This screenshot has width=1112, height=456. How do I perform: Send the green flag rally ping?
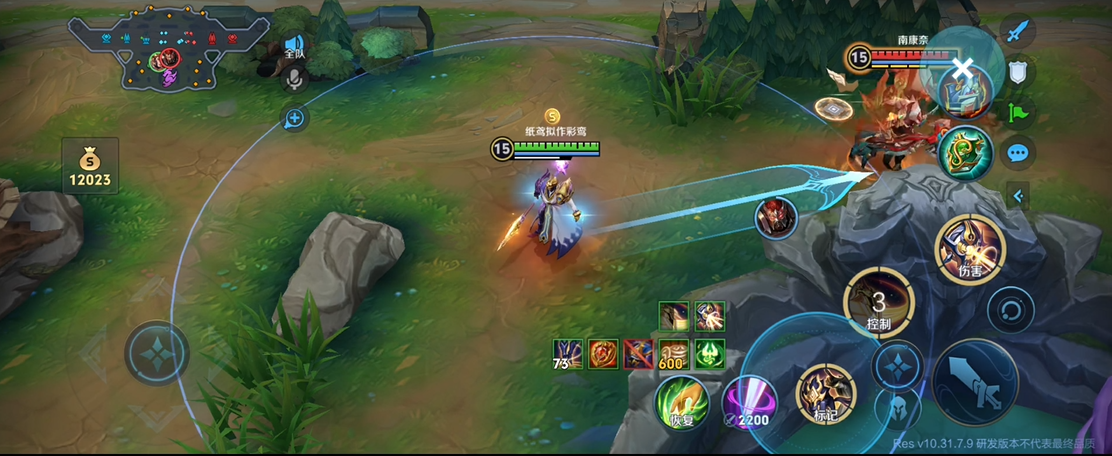(1017, 112)
